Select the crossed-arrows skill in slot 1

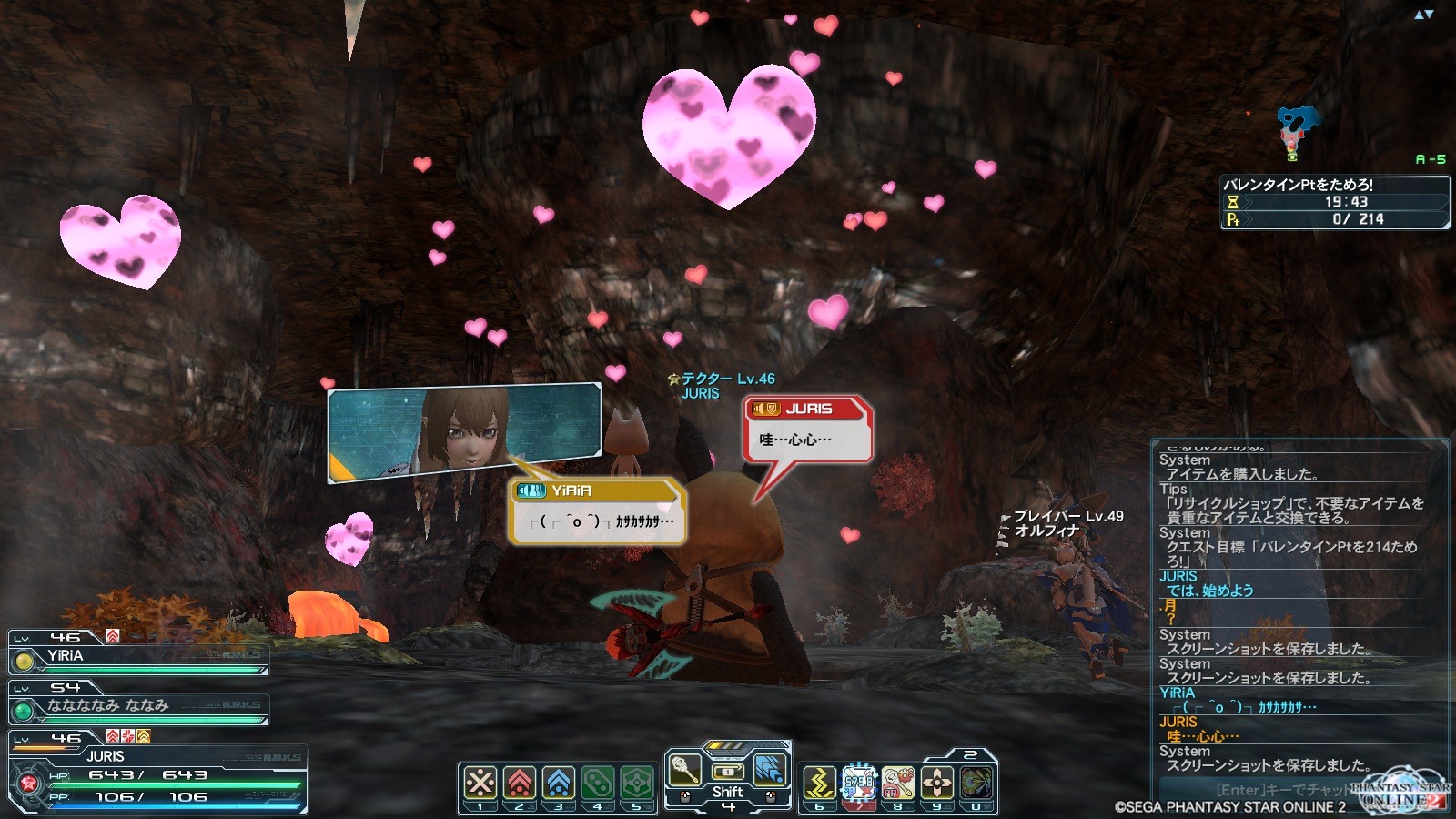point(480,783)
